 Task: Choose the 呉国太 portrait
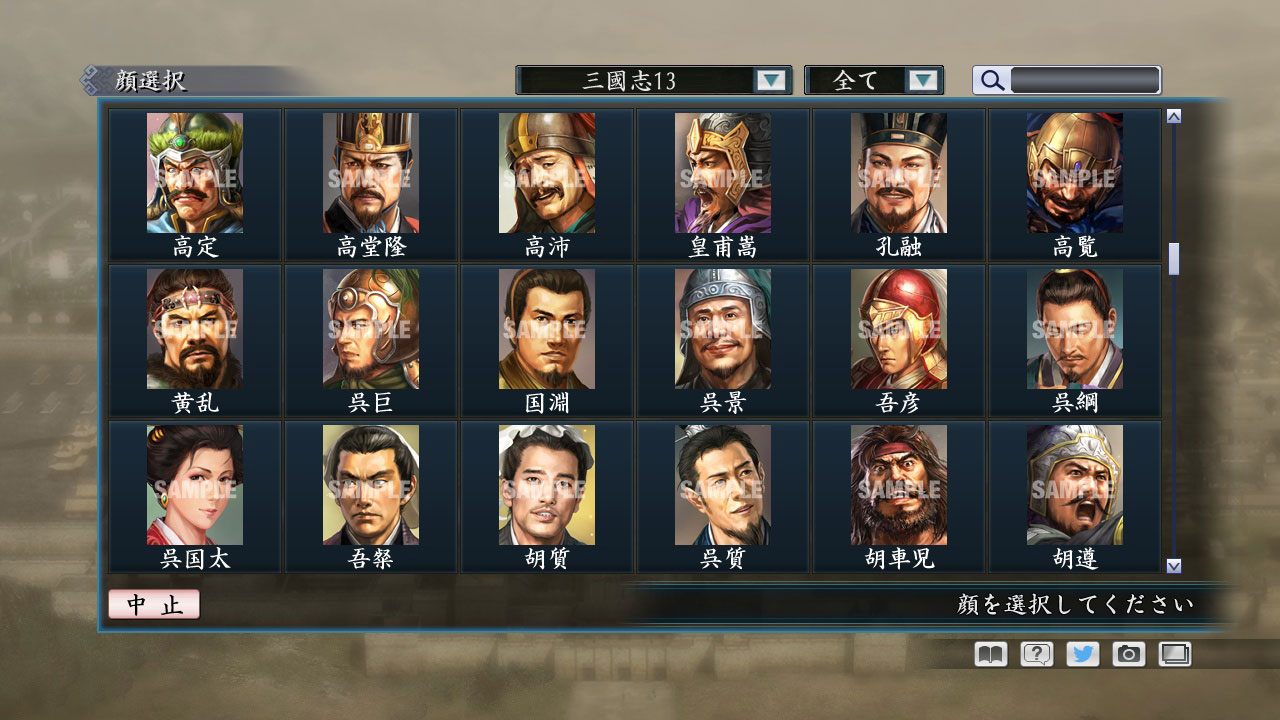196,487
